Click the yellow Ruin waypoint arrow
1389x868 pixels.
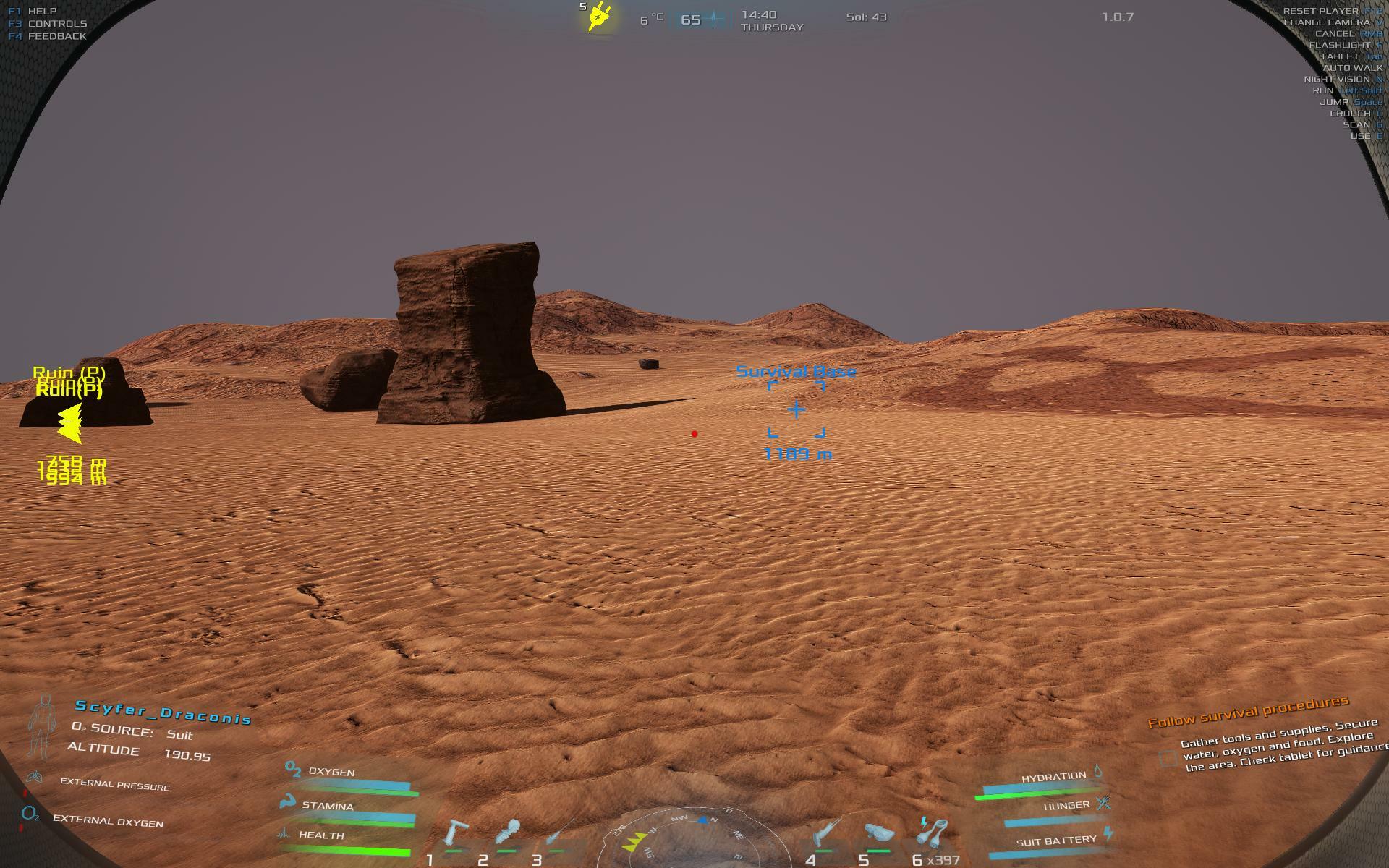pyautogui.click(x=70, y=423)
